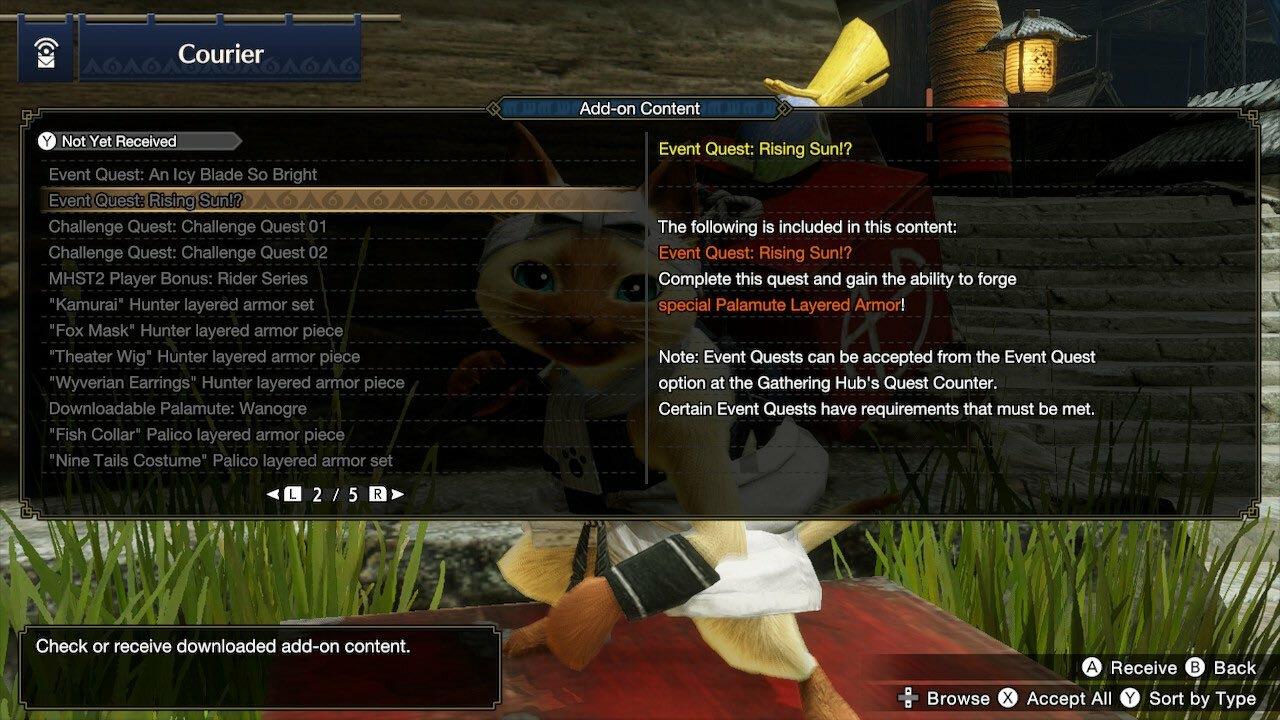Select the Courier title banner
This screenshot has width=1280, height=720.
click(219, 54)
